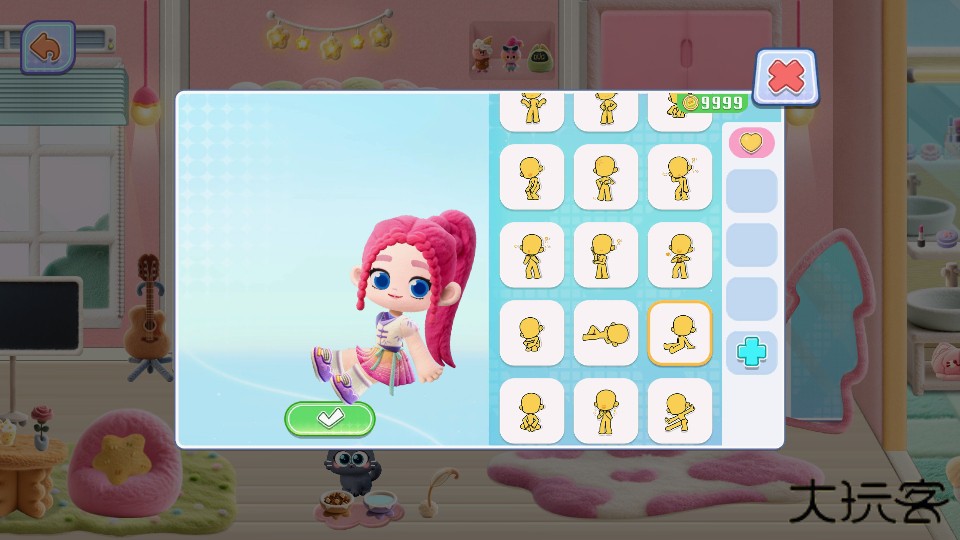Select the highlighted sitting lean-back pose
The width and height of the screenshot is (960, 540).
click(680, 333)
